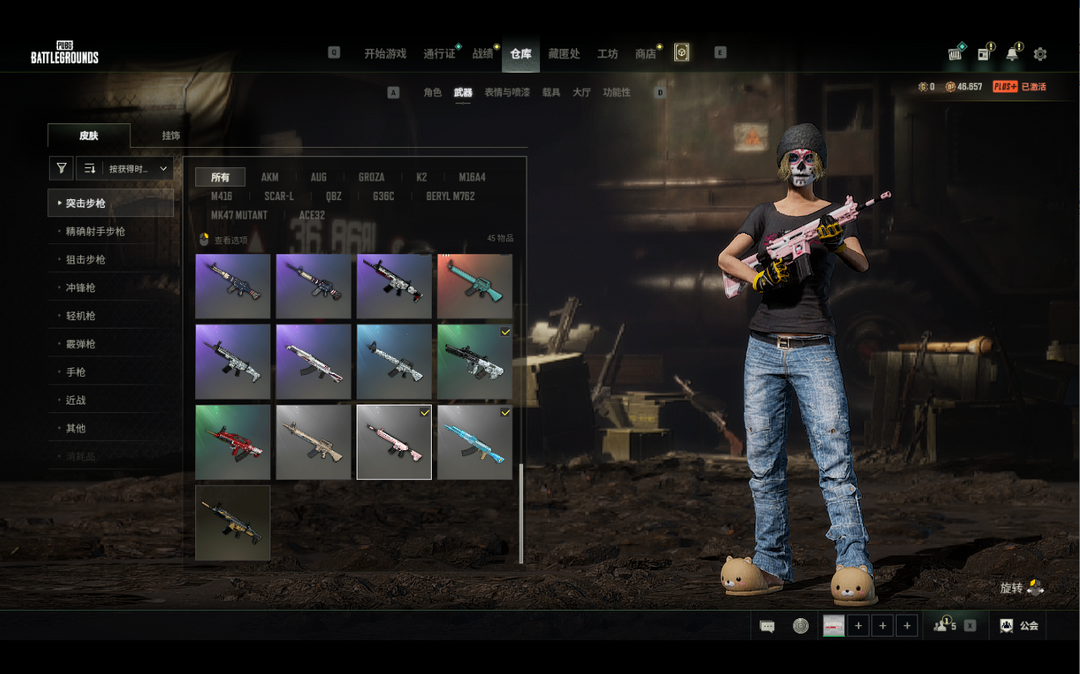
Task: Go to the 通行证 pass page
Action: [x=439, y=54]
